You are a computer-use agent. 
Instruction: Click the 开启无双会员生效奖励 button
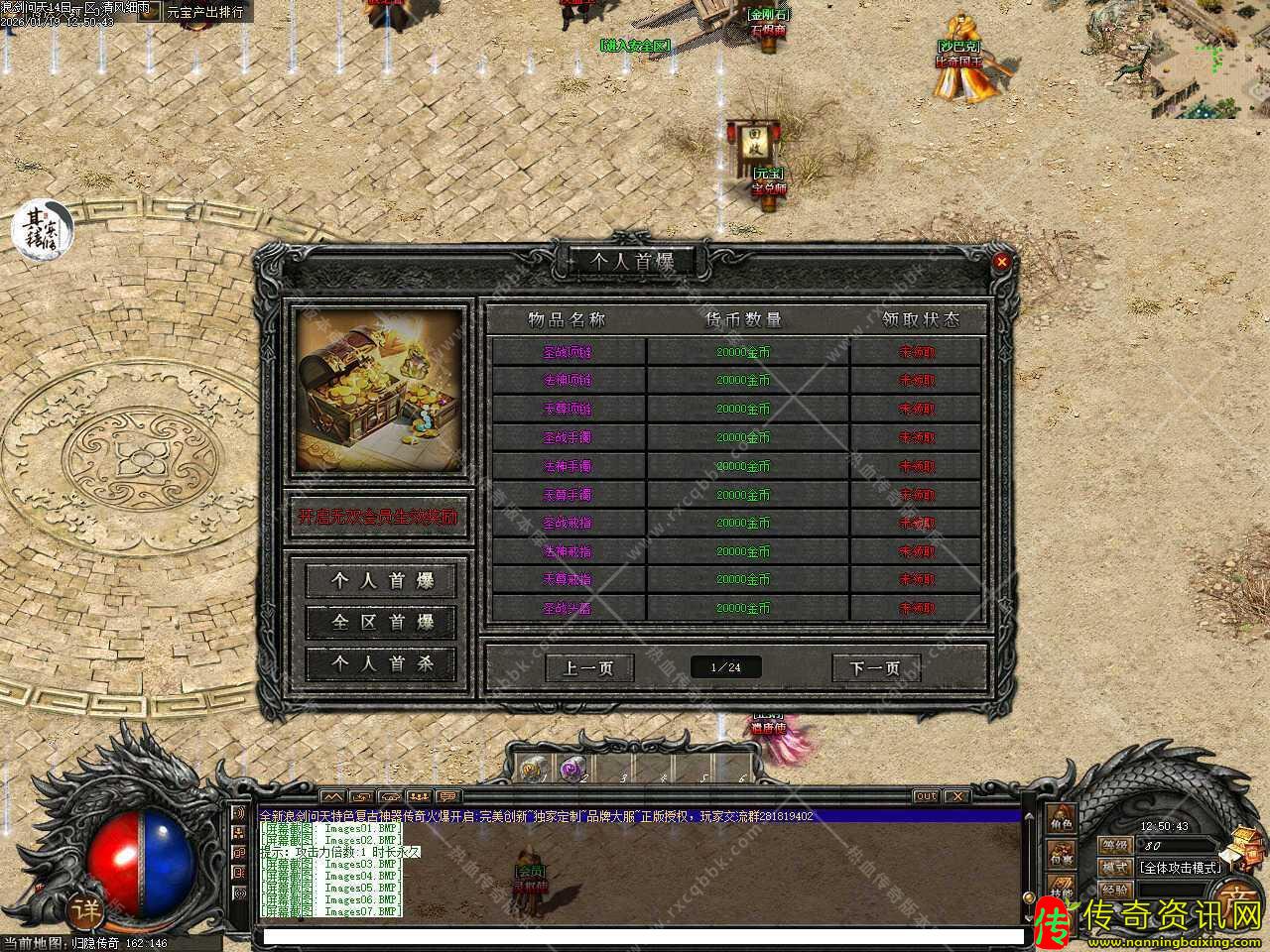tap(378, 517)
